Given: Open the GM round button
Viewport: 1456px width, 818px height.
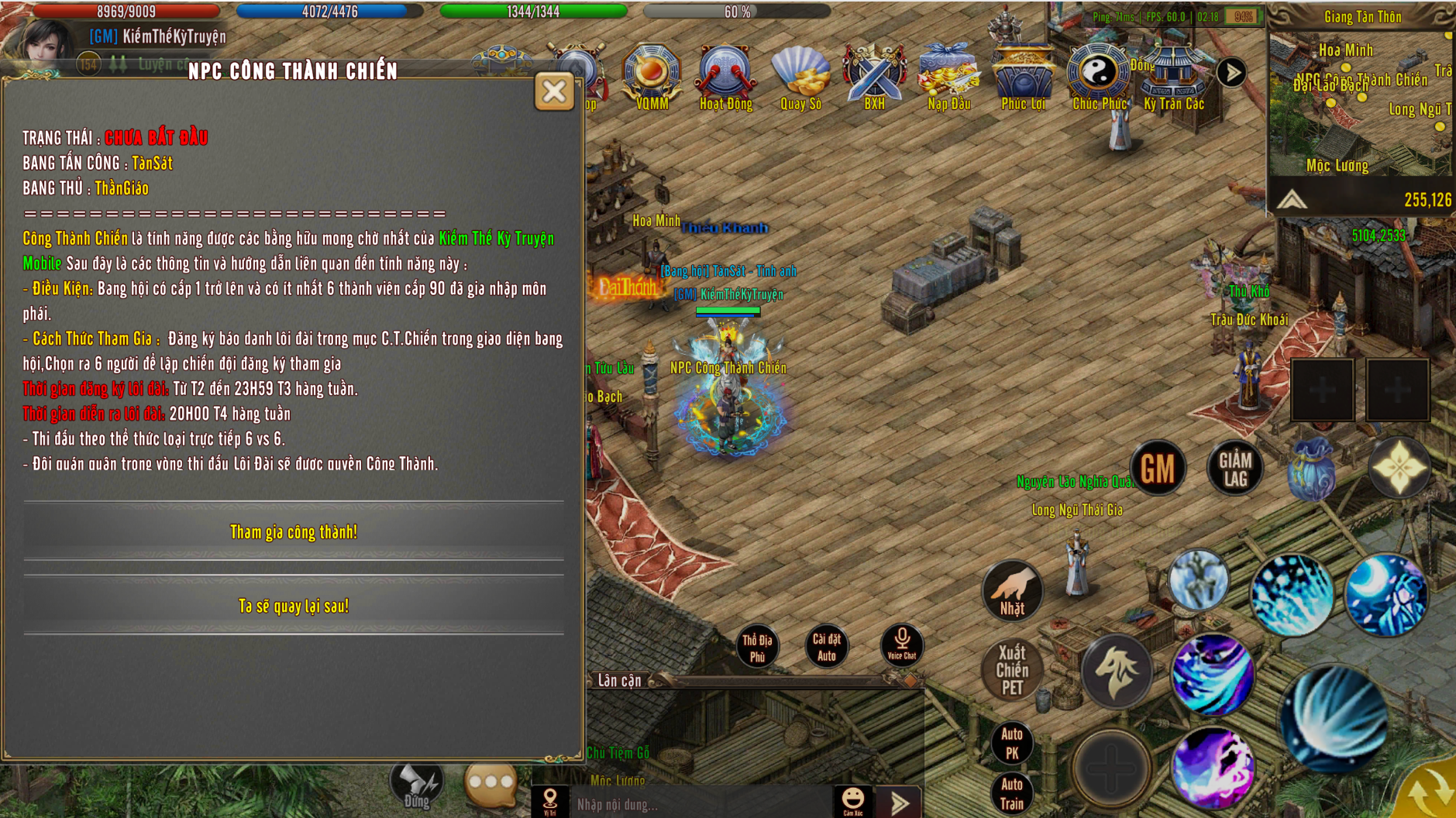Looking at the screenshot, I should tap(1158, 468).
